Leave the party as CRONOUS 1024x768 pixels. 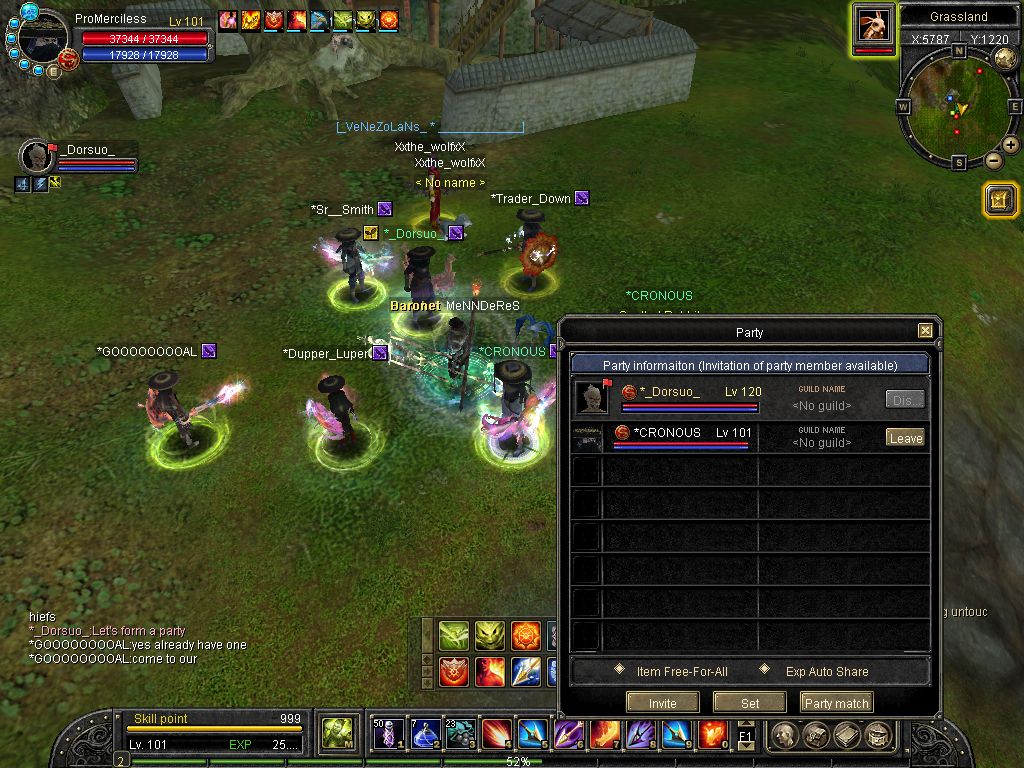(905, 438)
